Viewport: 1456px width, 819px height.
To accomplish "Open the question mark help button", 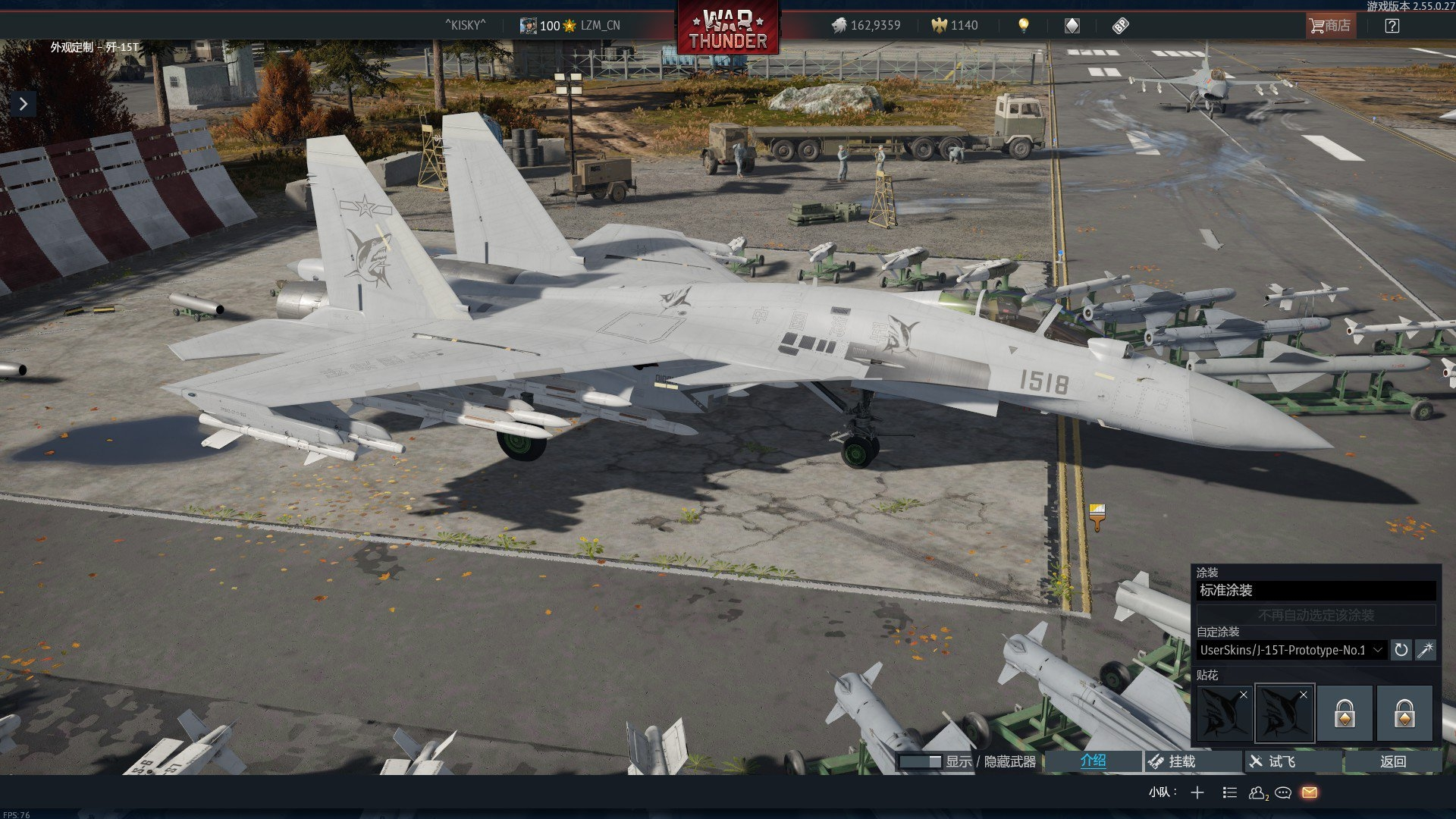I will [x=1392, y=26].
